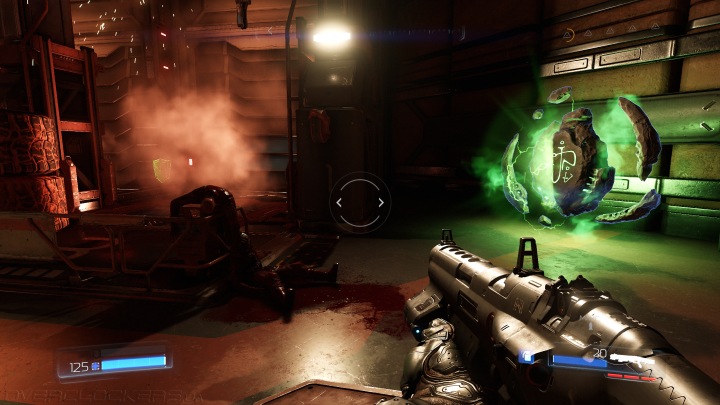This screenshot has width=720, height=405.
Task: Select the orange-ringed triangle marker
Action: pos(568,35)
